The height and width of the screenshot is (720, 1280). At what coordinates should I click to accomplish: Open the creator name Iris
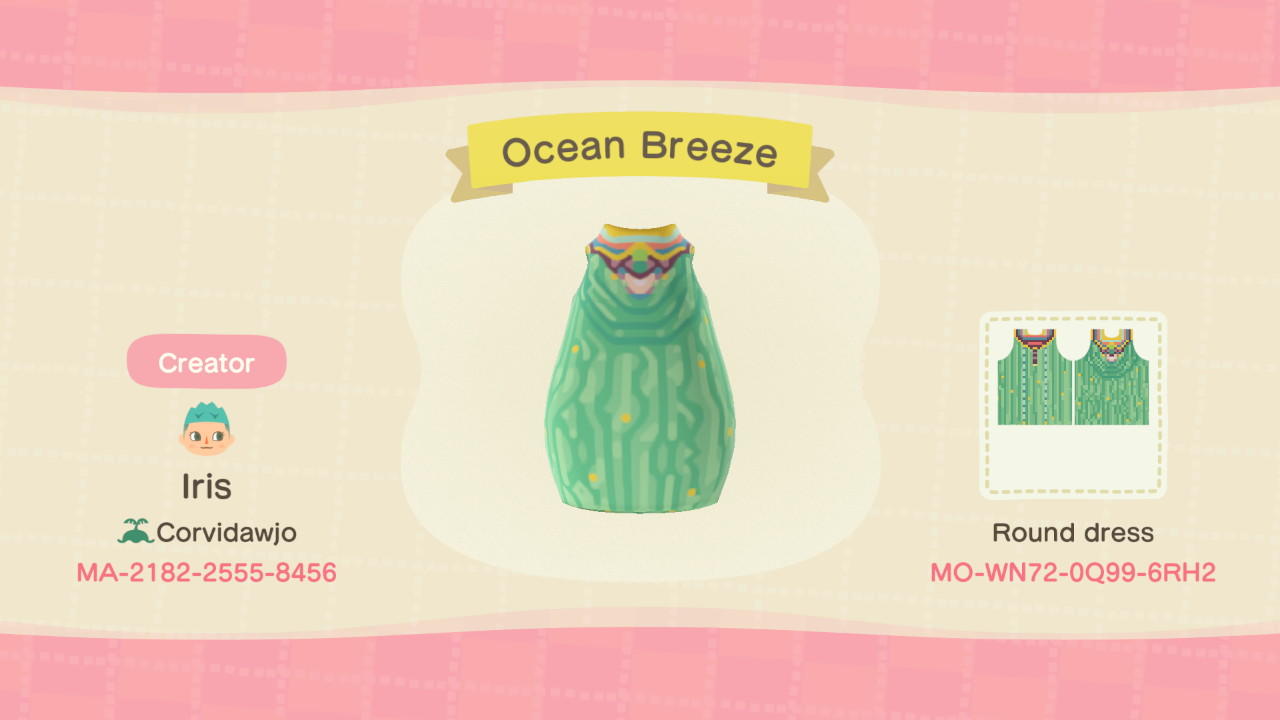(x=205, y=486)
